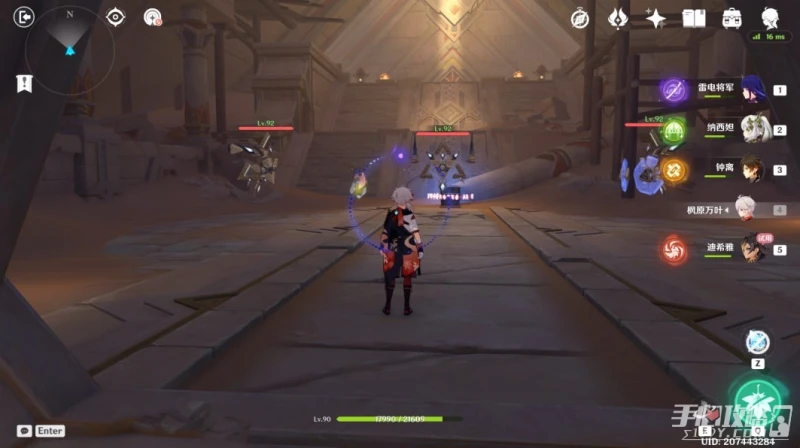Open the Paimon menu head icon
Viewport: 800px width, 448px height.
(771, 17)
